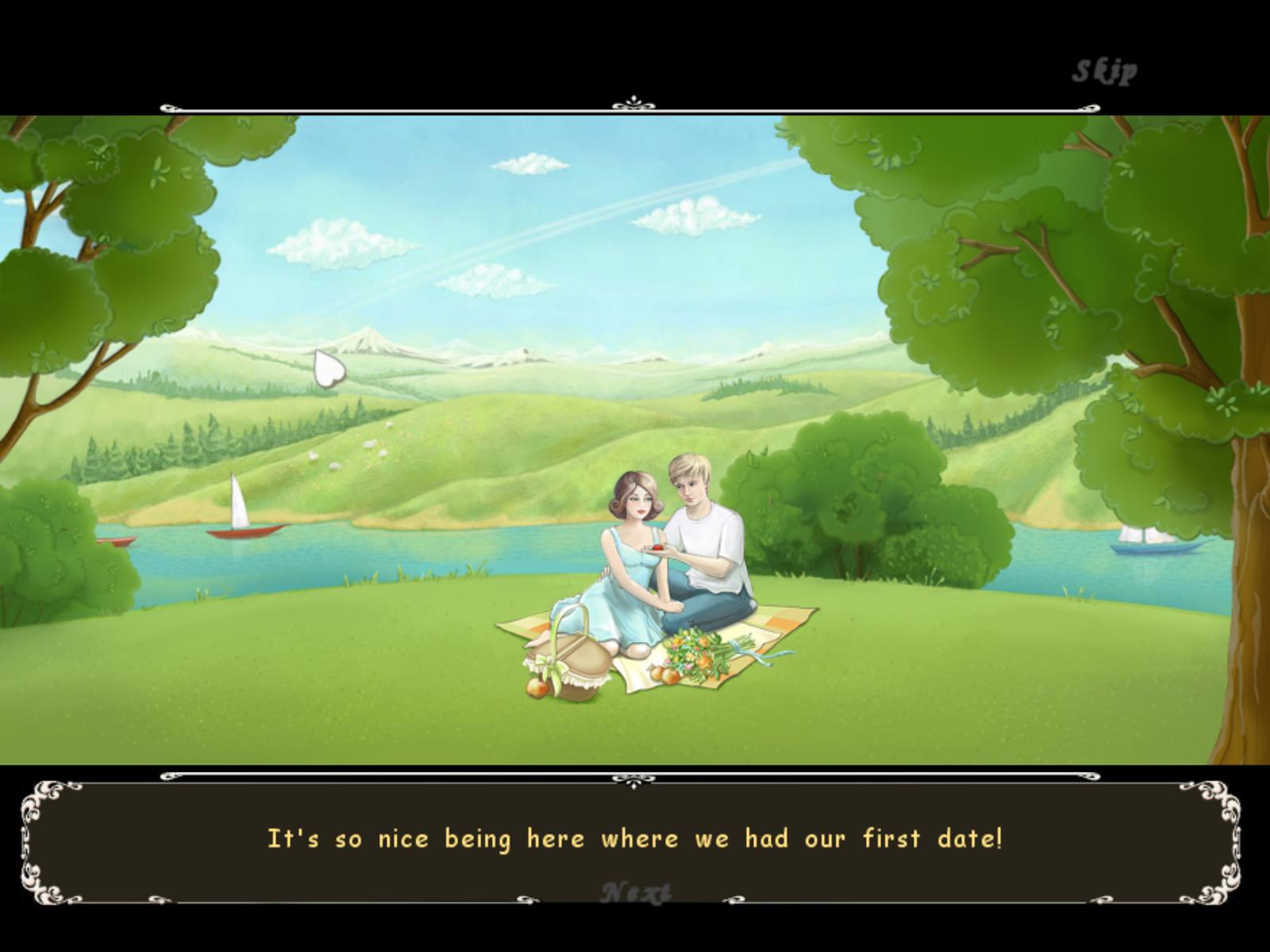Click the red rowboat on the lake
Image resolution: width=1270 pixels, height=952 pixels.
(241, 535)
